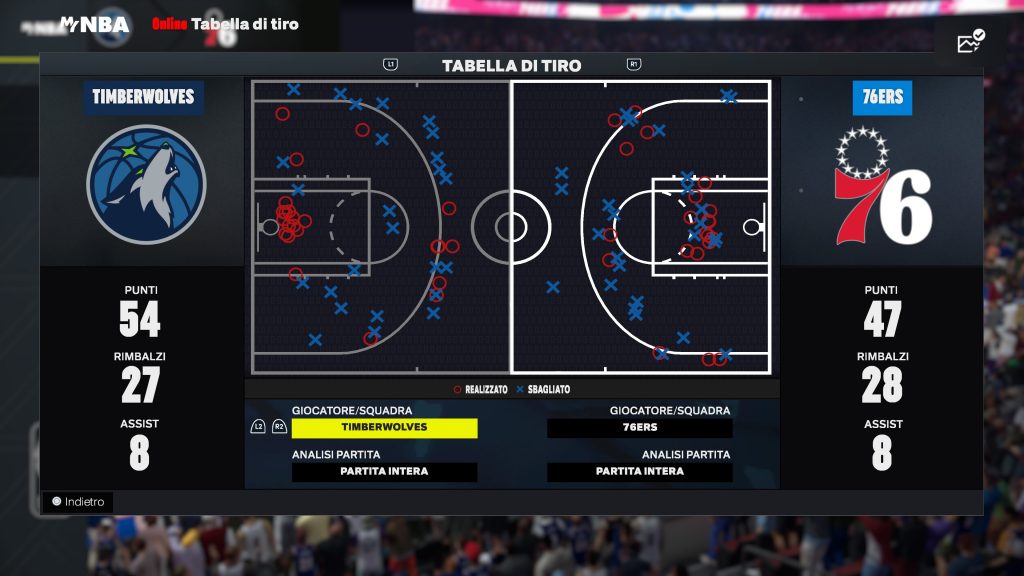Open Partita Intera analysis under the Timberwolves selector
Viewport: 1024px width, 576px height.
(384, 472)
